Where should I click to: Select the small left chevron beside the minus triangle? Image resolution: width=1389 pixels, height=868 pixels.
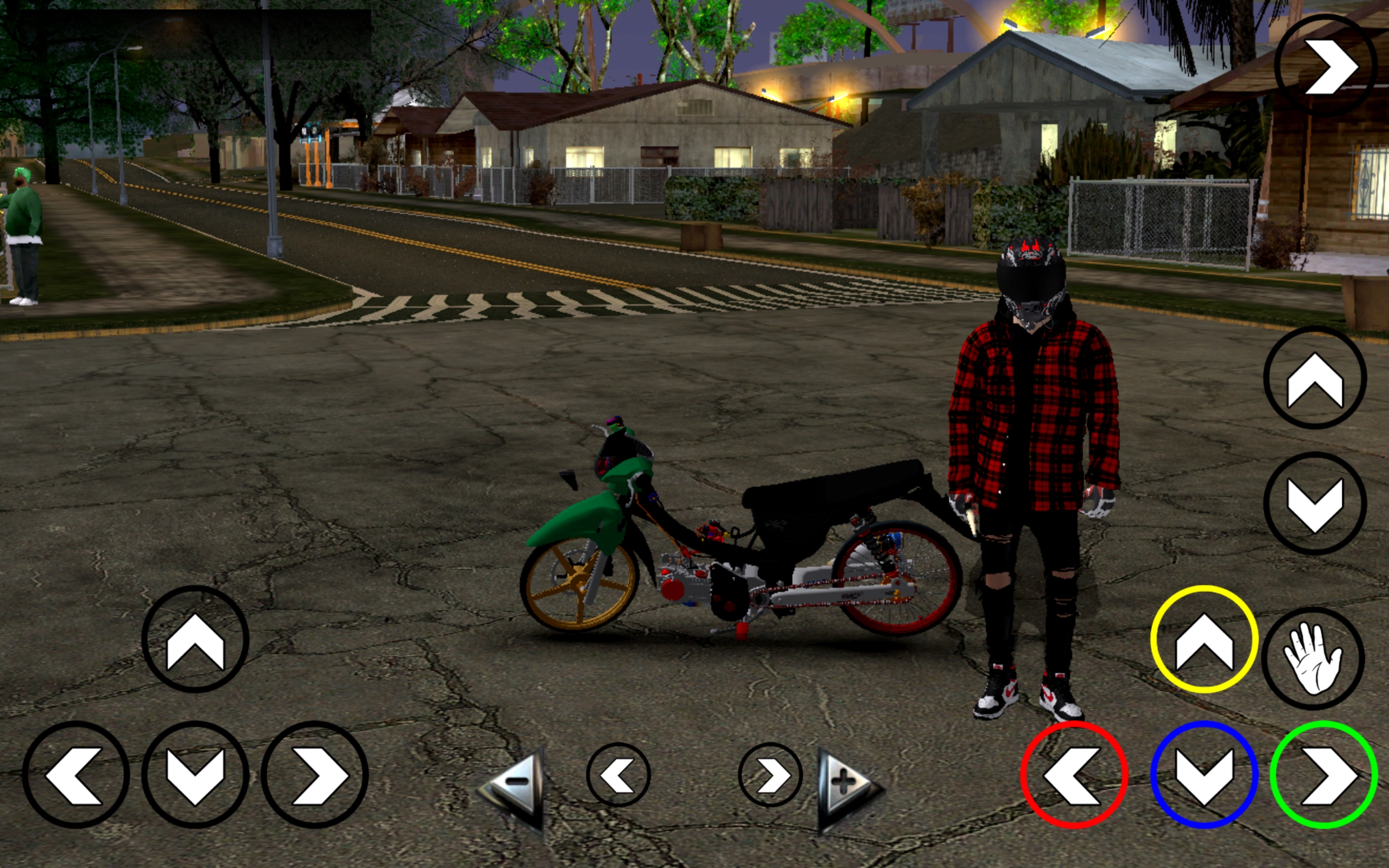tap(618, 775)
